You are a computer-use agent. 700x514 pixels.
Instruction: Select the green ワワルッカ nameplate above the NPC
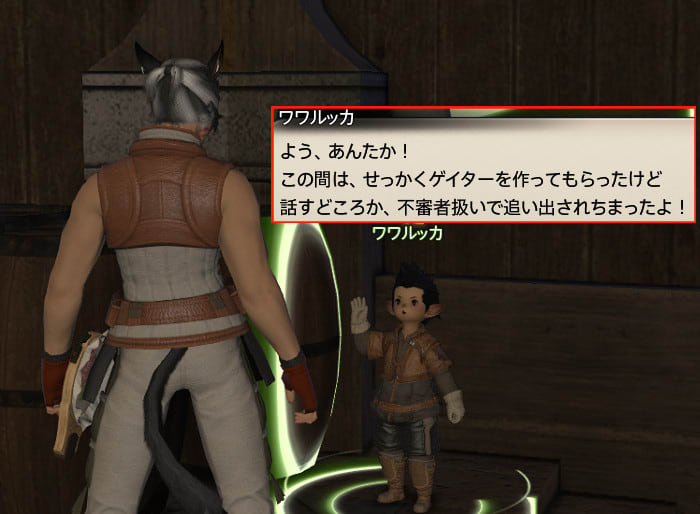(x=407, y=234)
